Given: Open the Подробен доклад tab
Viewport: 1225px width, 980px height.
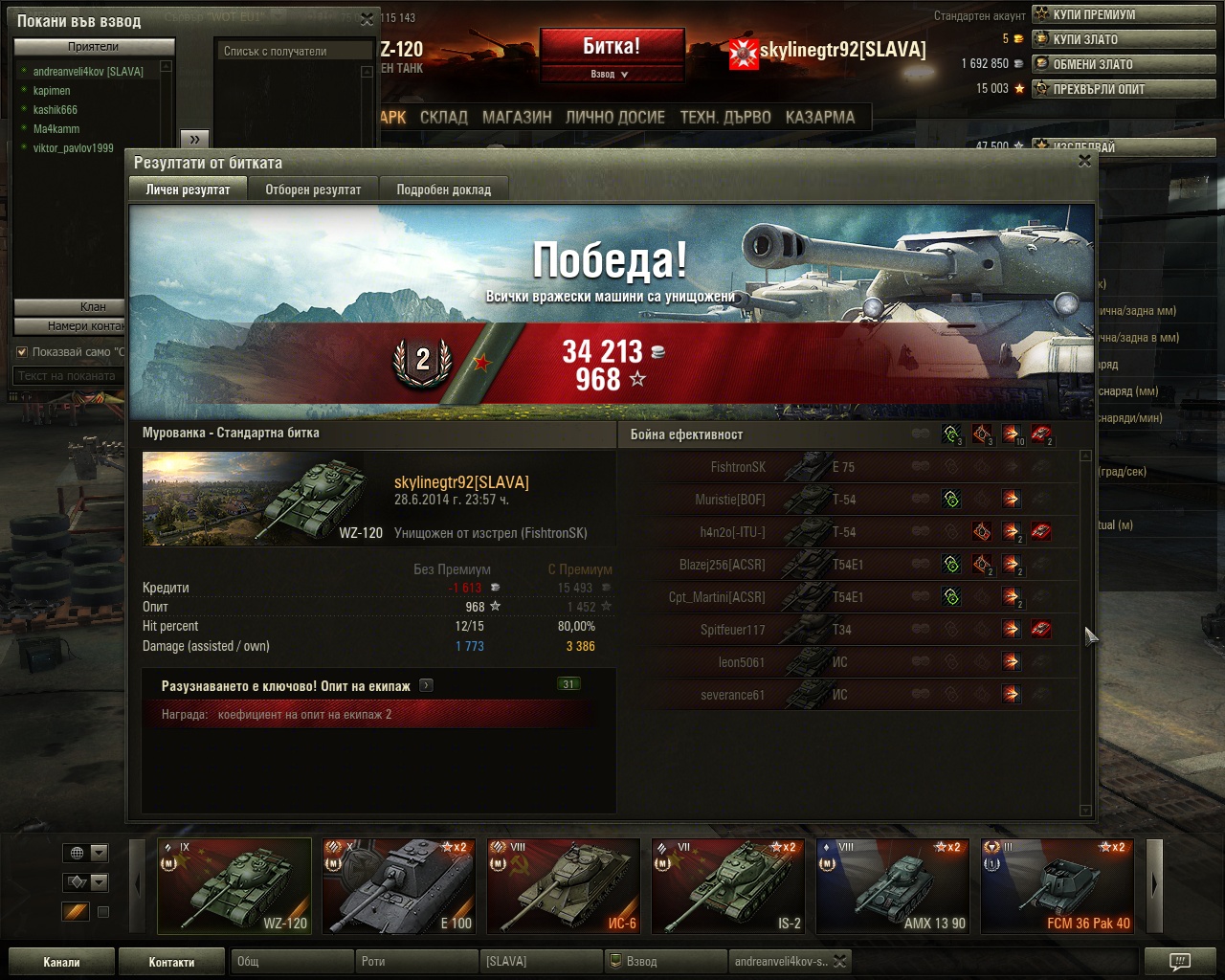Looking at the screenshot, I should 443,189.
